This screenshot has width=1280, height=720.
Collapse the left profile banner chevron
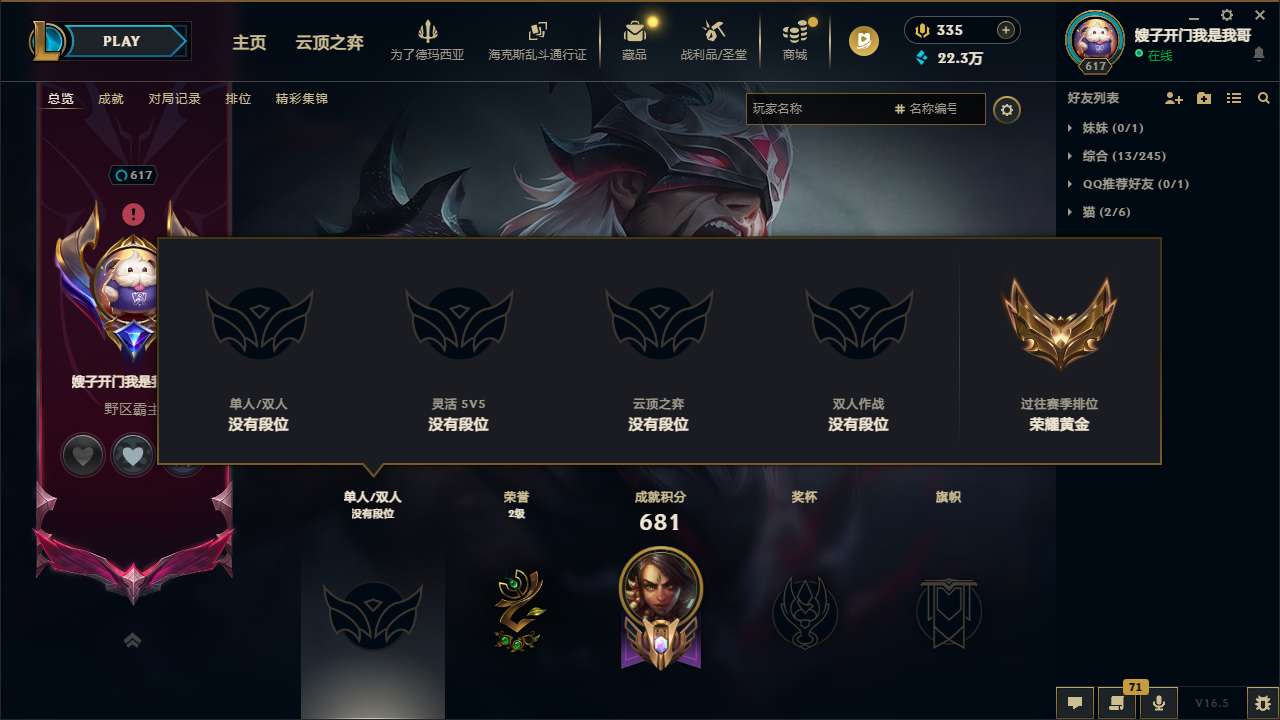(x=132, y=638)
